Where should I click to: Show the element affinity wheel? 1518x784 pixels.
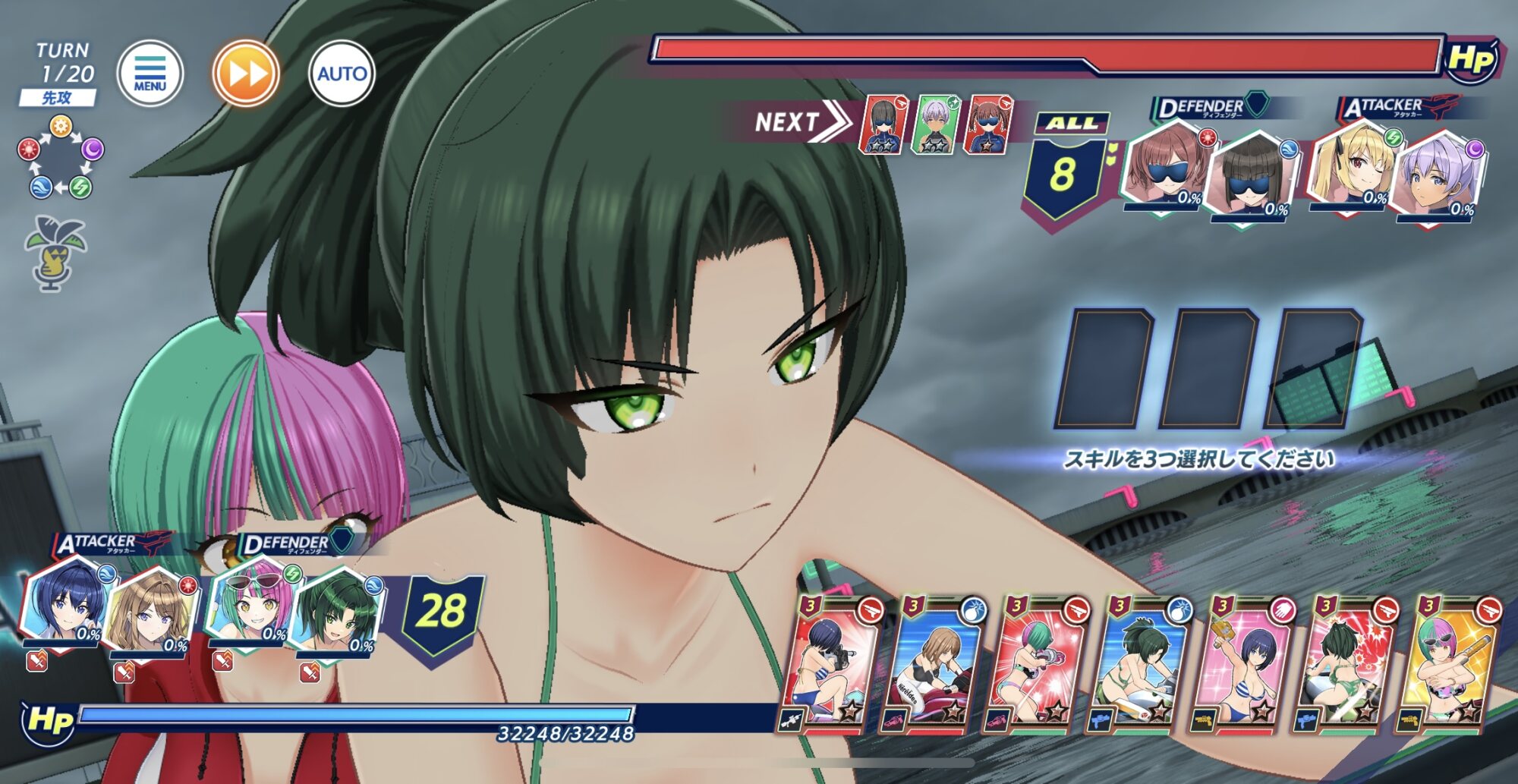point(60,157)
